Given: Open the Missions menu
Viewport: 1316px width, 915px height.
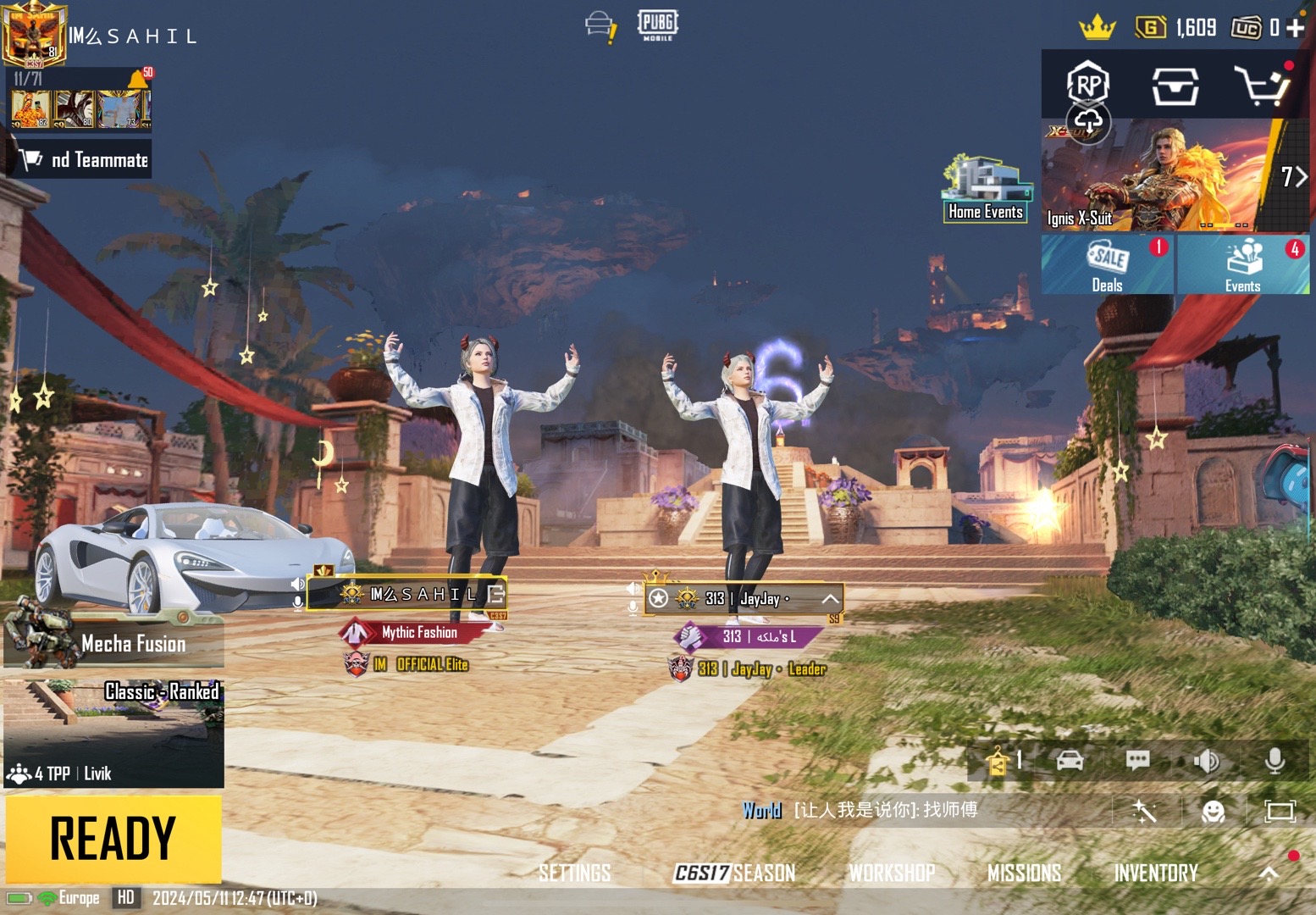Looking at the screenshot, I should tap(1024, 873).
